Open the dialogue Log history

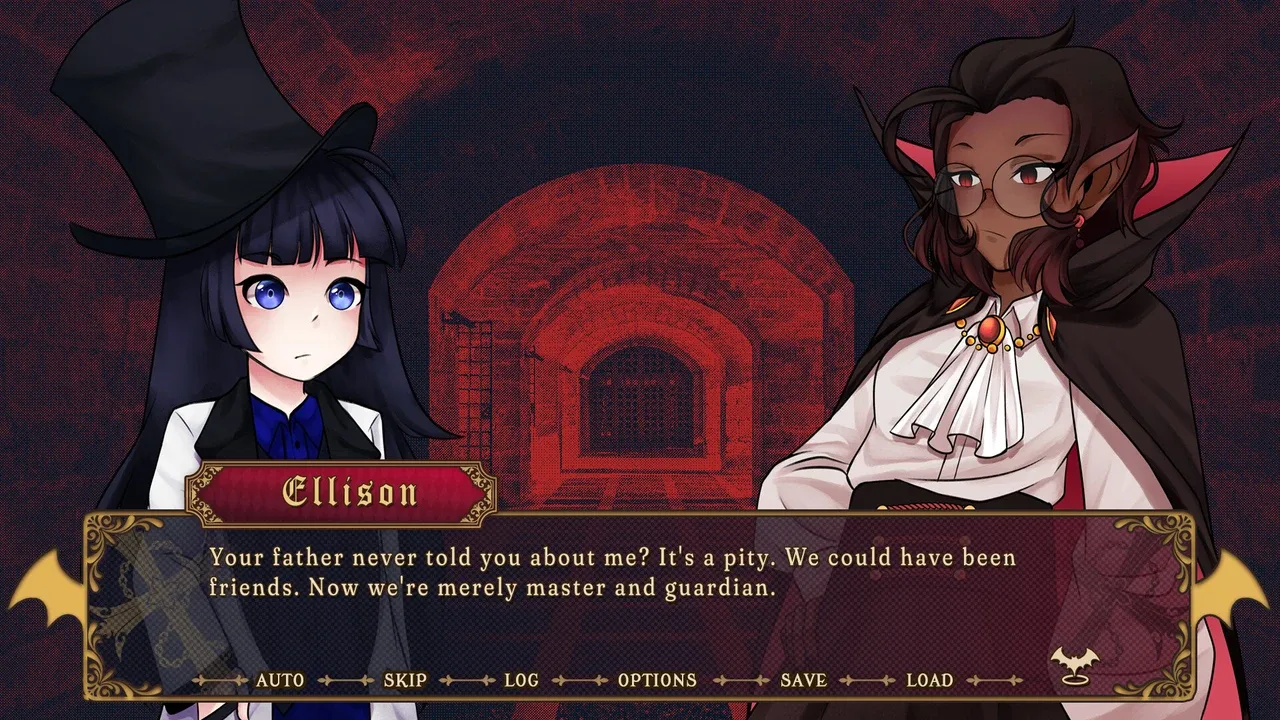click(x=521, y=680)
